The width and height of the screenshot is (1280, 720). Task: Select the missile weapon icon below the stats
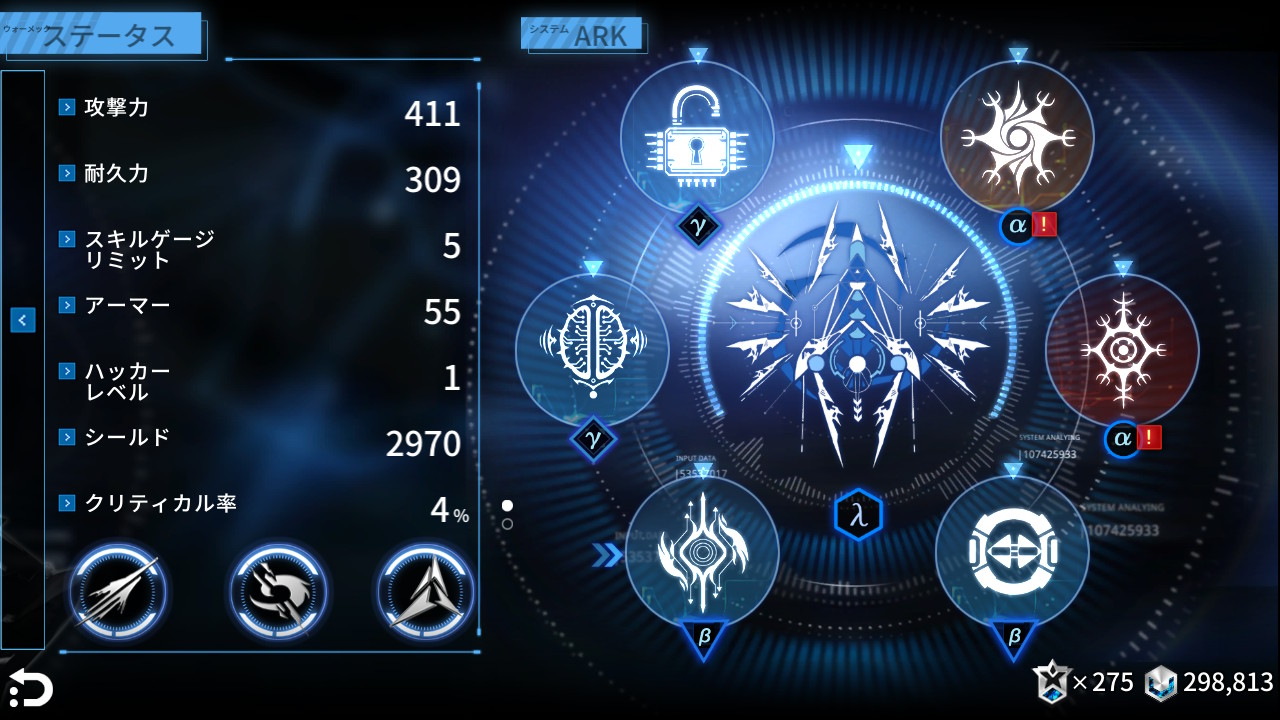tap(117, 591)
